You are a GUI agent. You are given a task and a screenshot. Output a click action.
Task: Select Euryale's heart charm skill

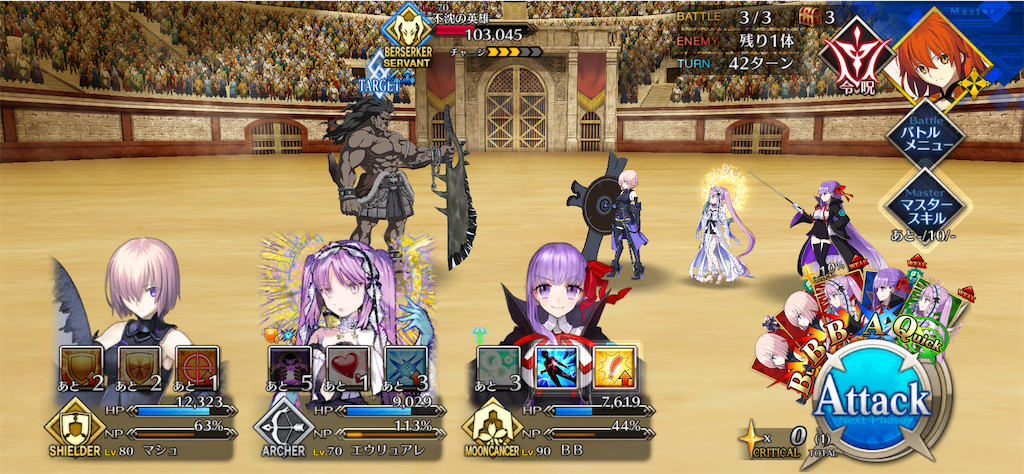pos(347,367)
